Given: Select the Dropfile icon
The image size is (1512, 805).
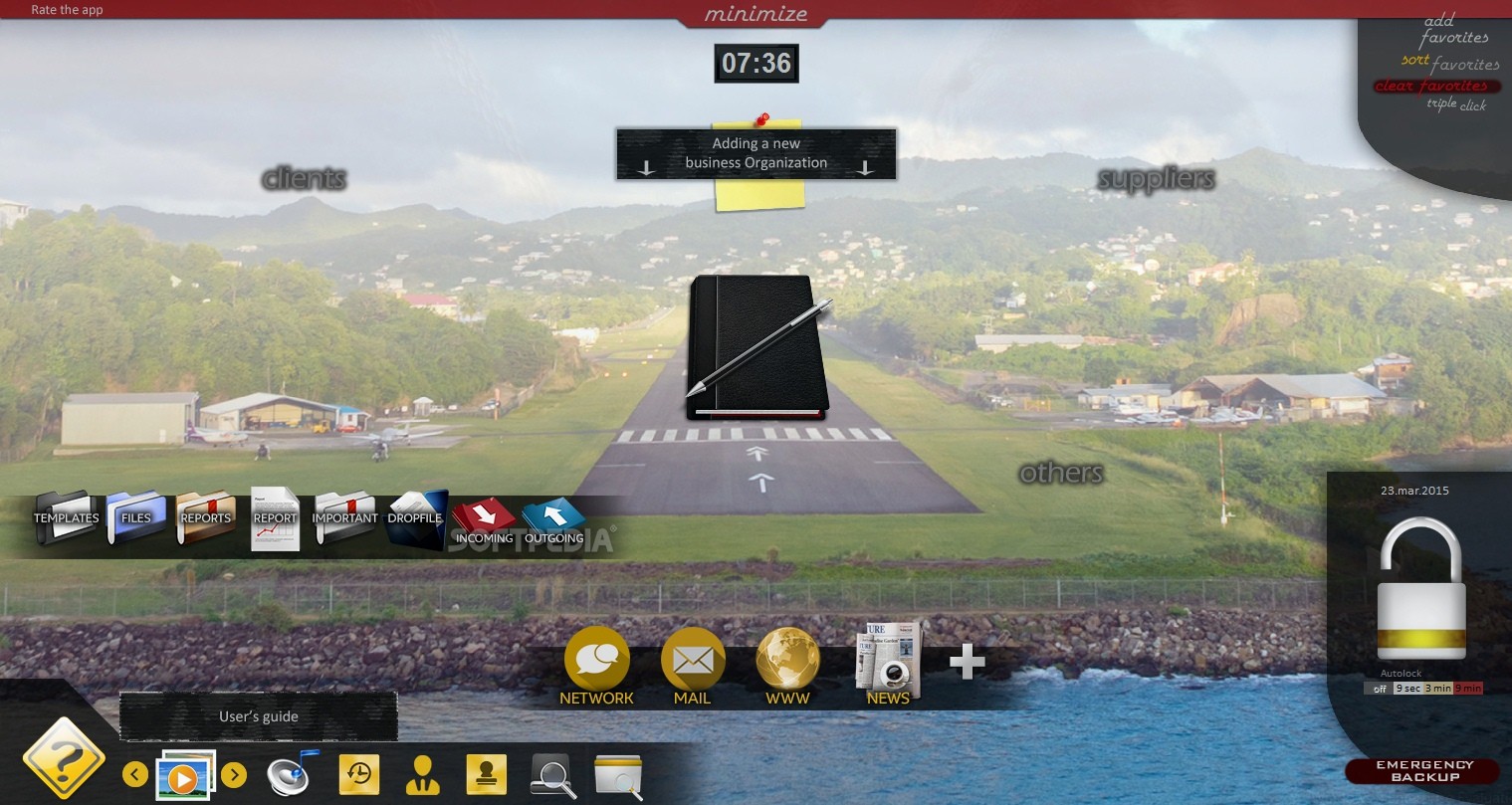Looking at the screenshot, I should [415, 518].
